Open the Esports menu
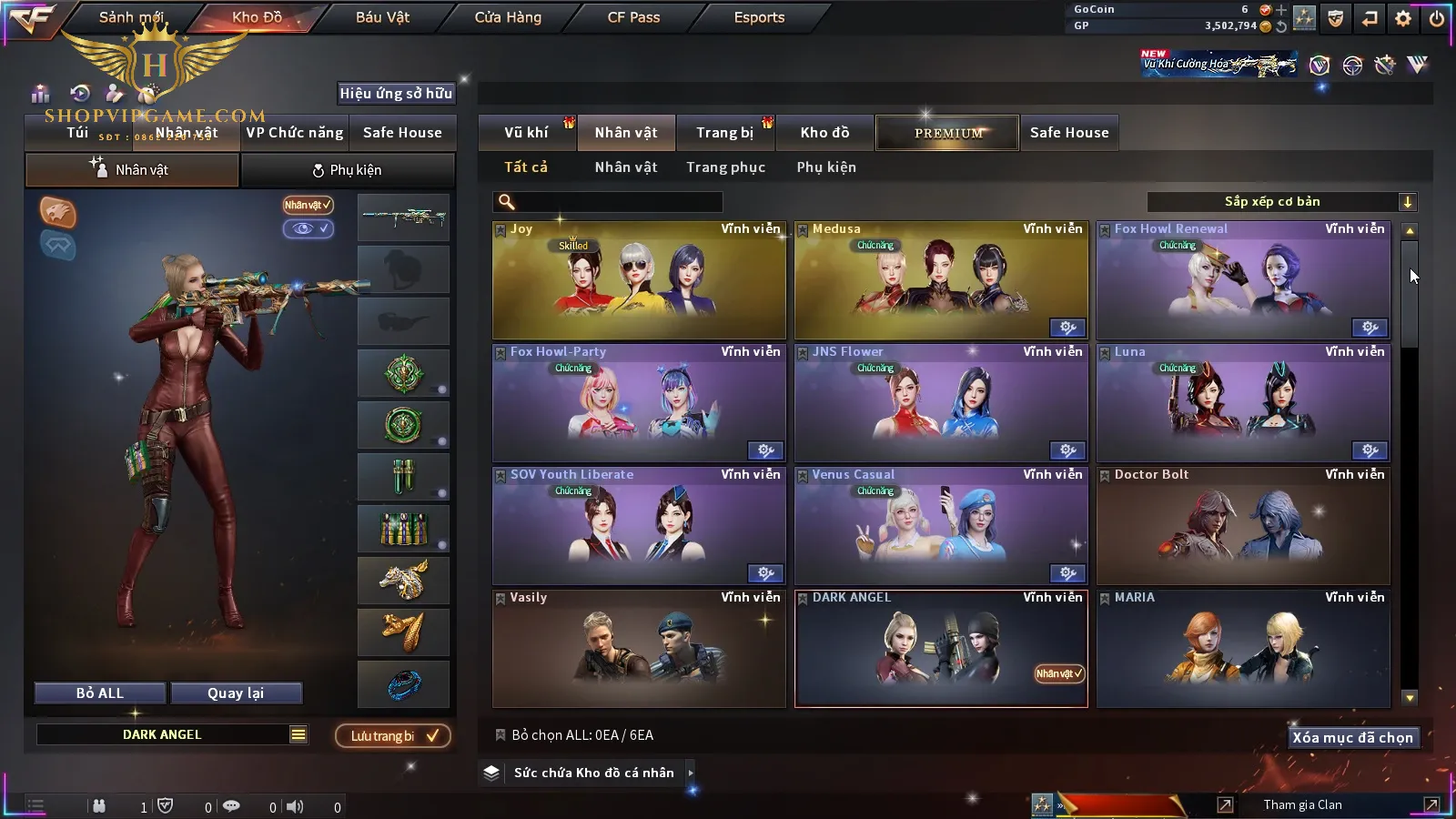The width and height of the screenshot is (1456, 819). pos(759,17)
